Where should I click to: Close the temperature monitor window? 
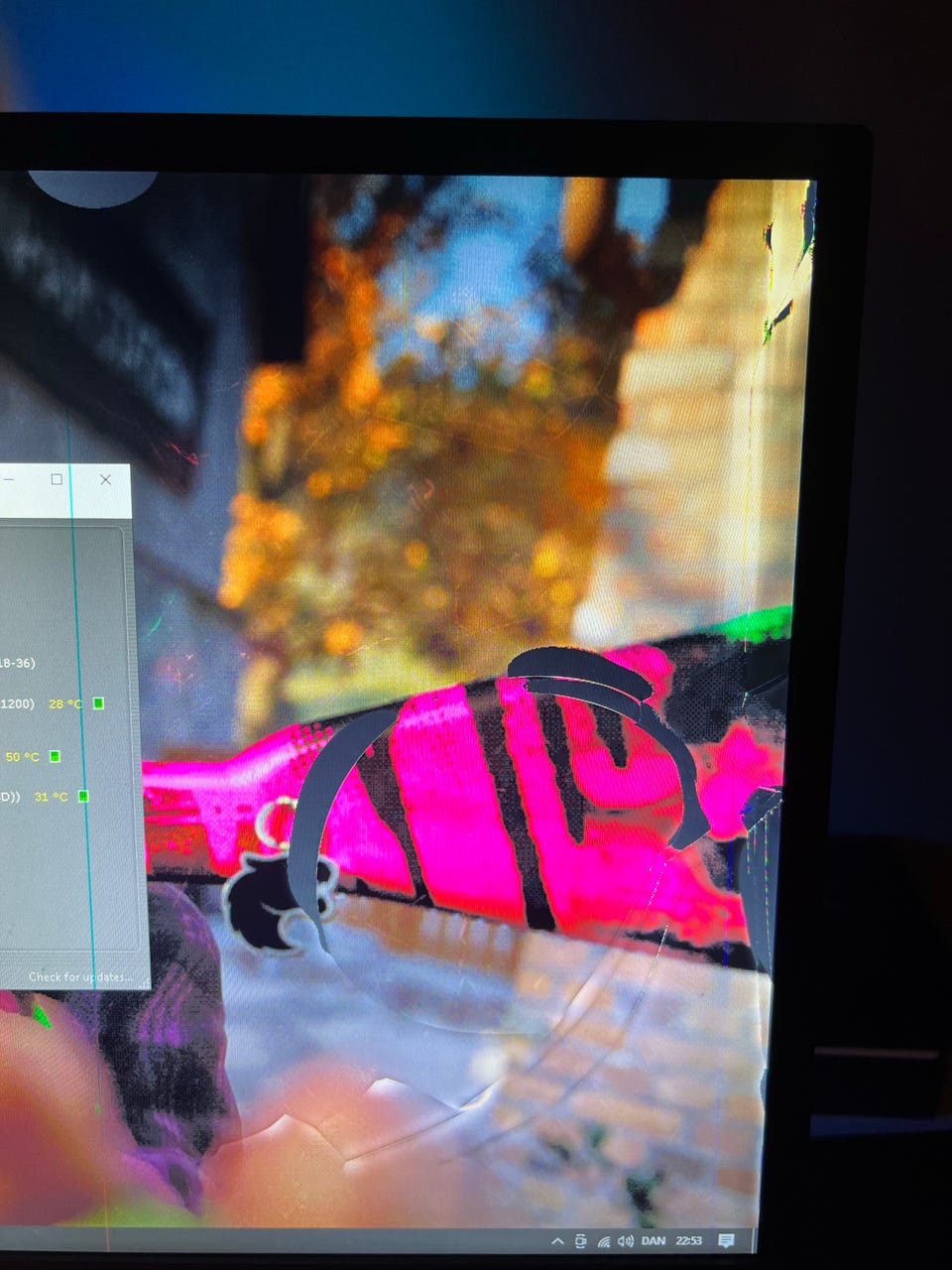106,479
